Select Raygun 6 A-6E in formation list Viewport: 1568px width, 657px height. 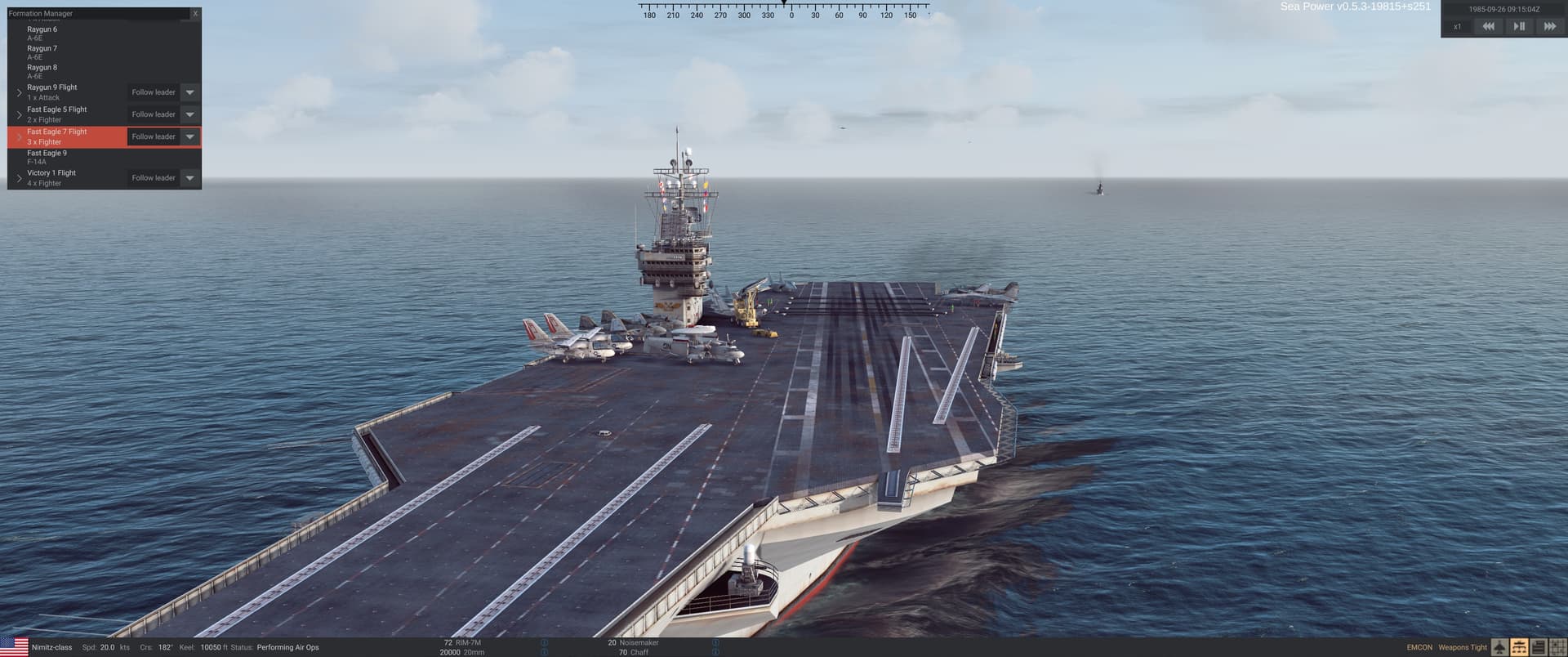click(x=42, y=33)
